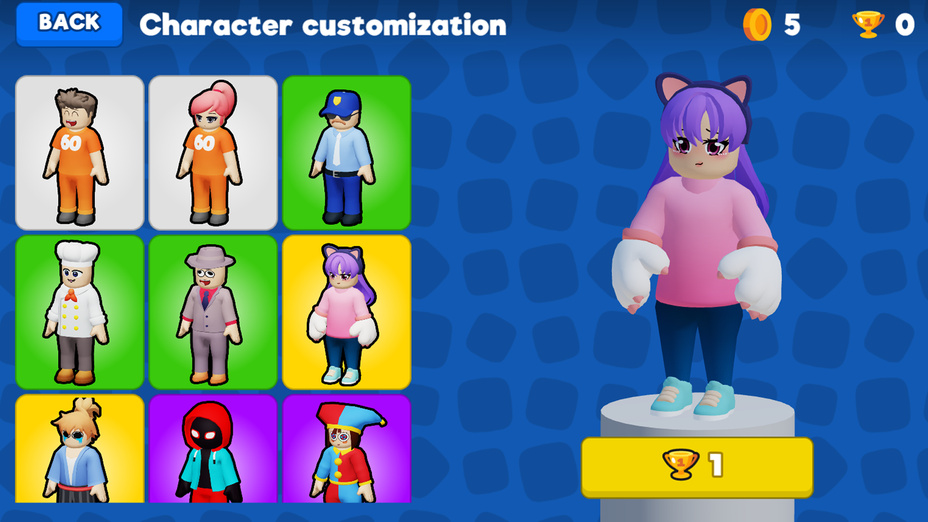This screenshot has height=522, width=928.
Task: Select the jester clown character tile
Action: pos(346,449)
